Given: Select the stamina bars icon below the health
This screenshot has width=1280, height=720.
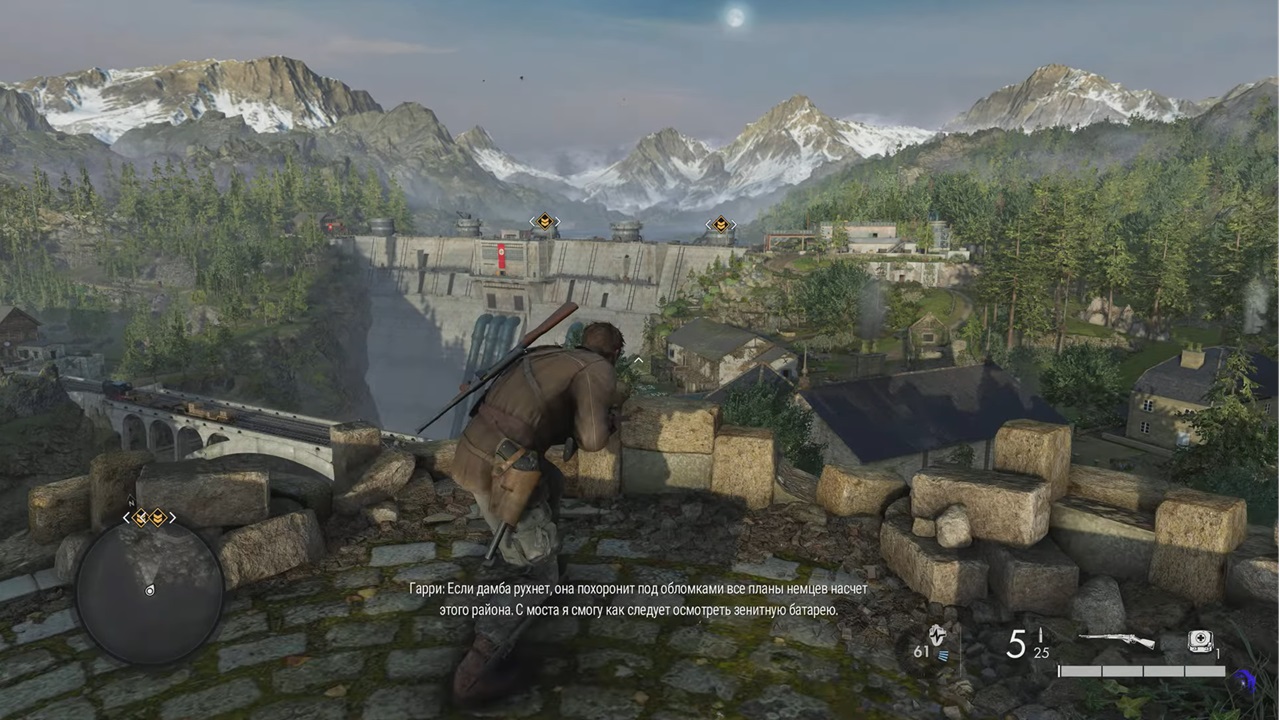Looking at the screenshot, I should point(944,654).
